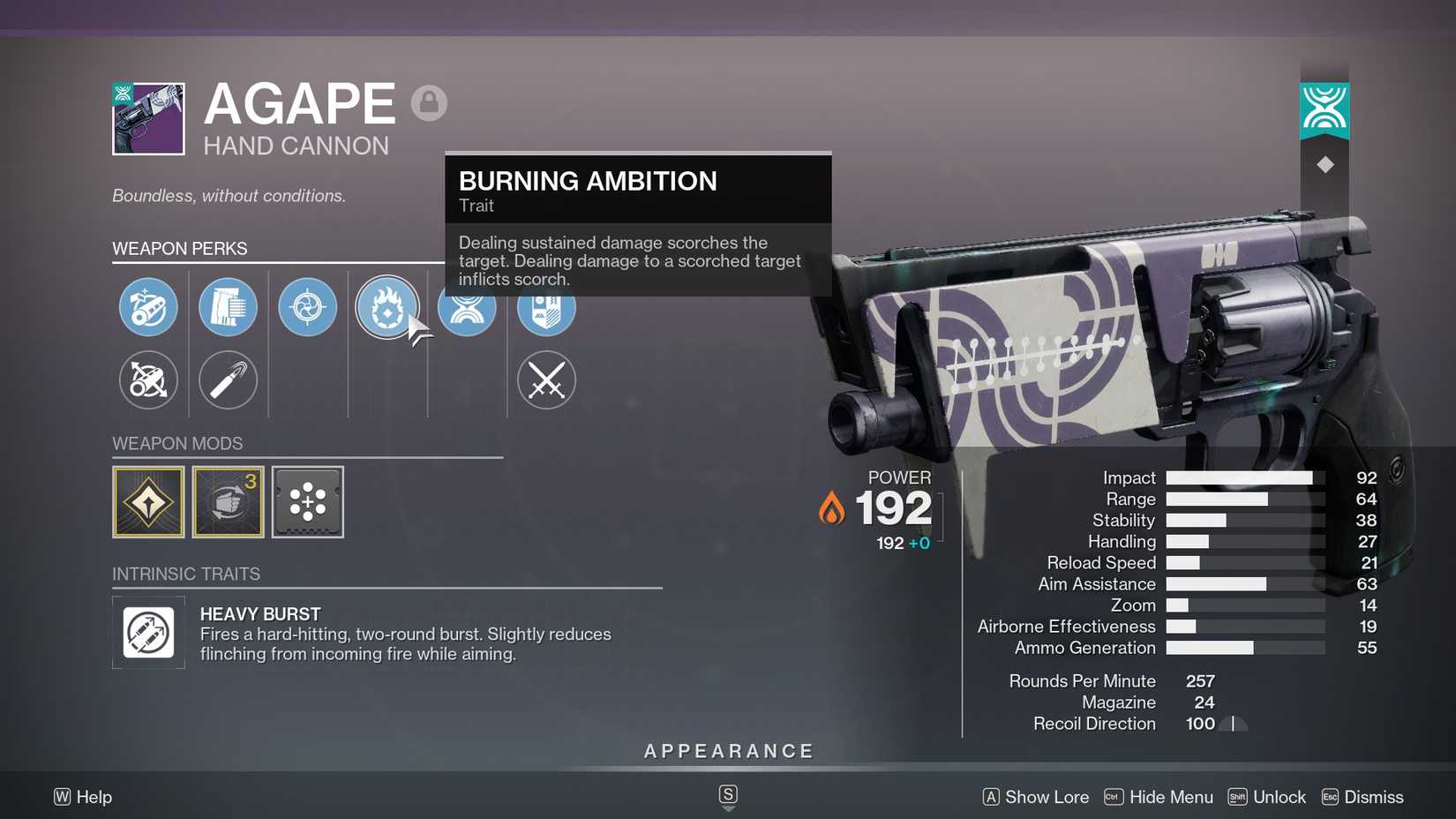Toggle Unlock in the bottom bar
The width and height of the screenshot is (1456, 819).
click(x=1278, y=797)
